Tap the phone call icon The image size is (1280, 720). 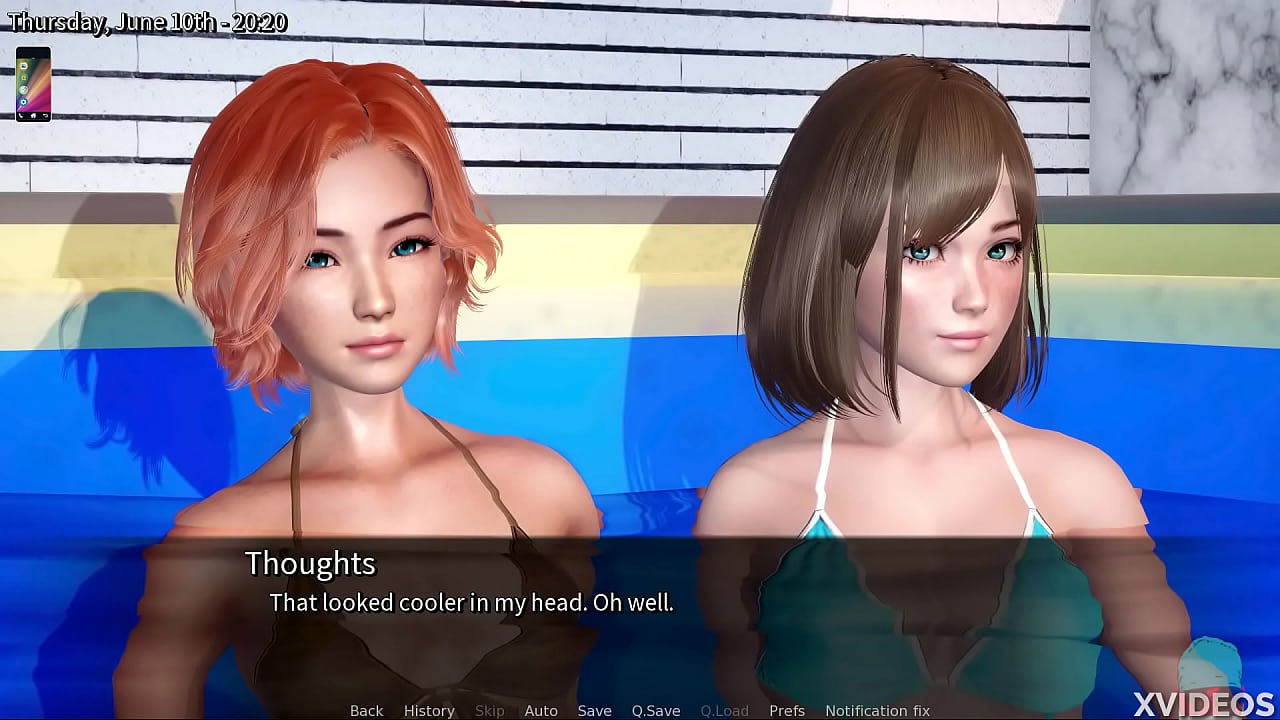20,115
